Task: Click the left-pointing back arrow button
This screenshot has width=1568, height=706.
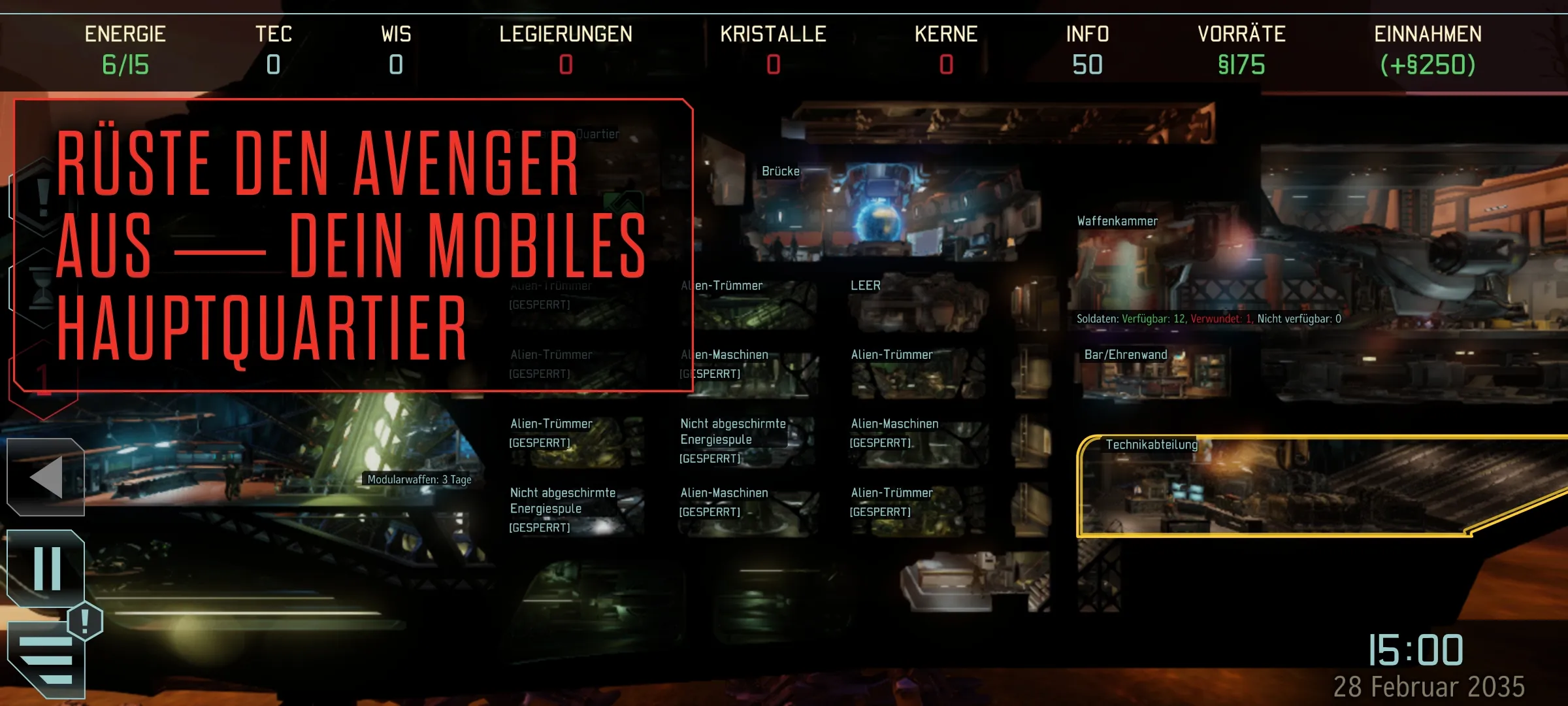Action: 46,477
